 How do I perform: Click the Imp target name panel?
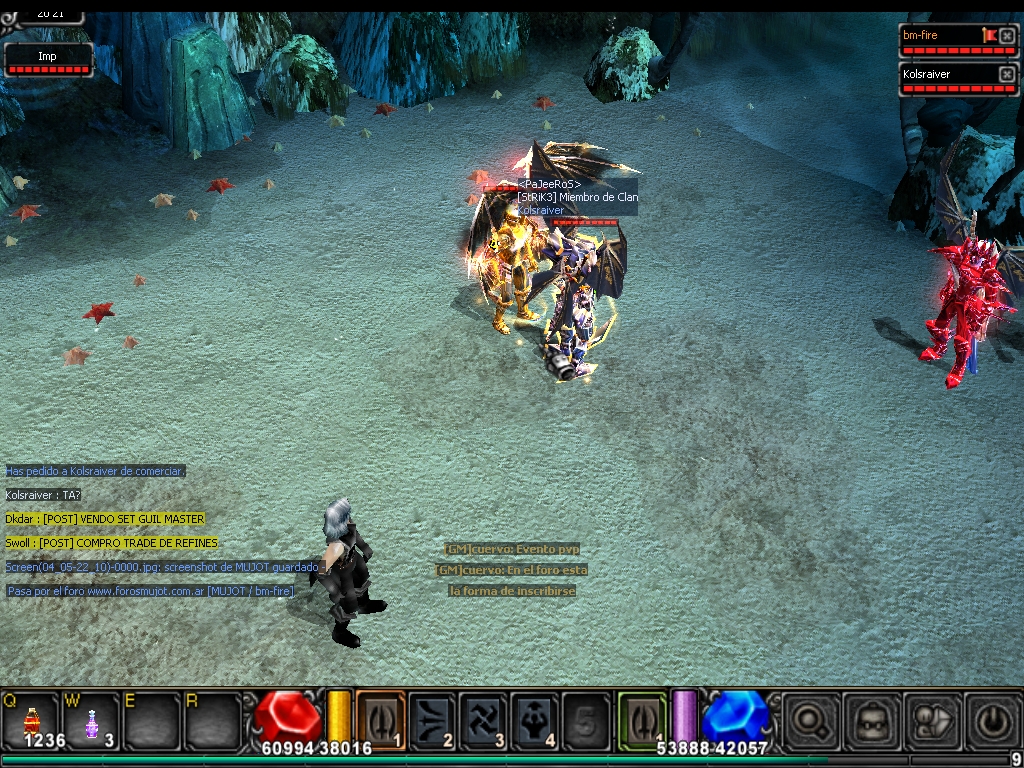(x=47, y=57)
